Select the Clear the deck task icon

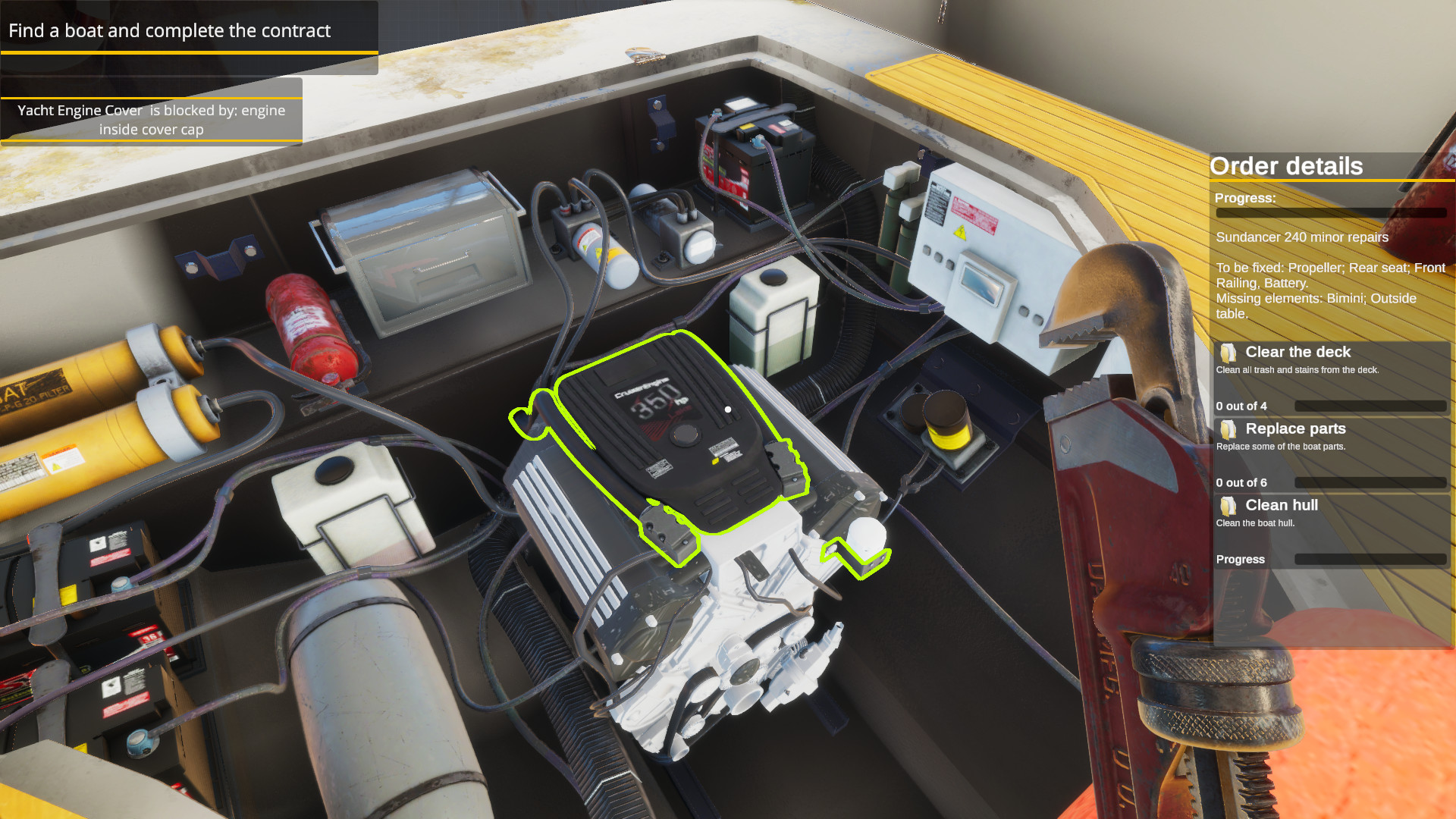point(1228,352)
